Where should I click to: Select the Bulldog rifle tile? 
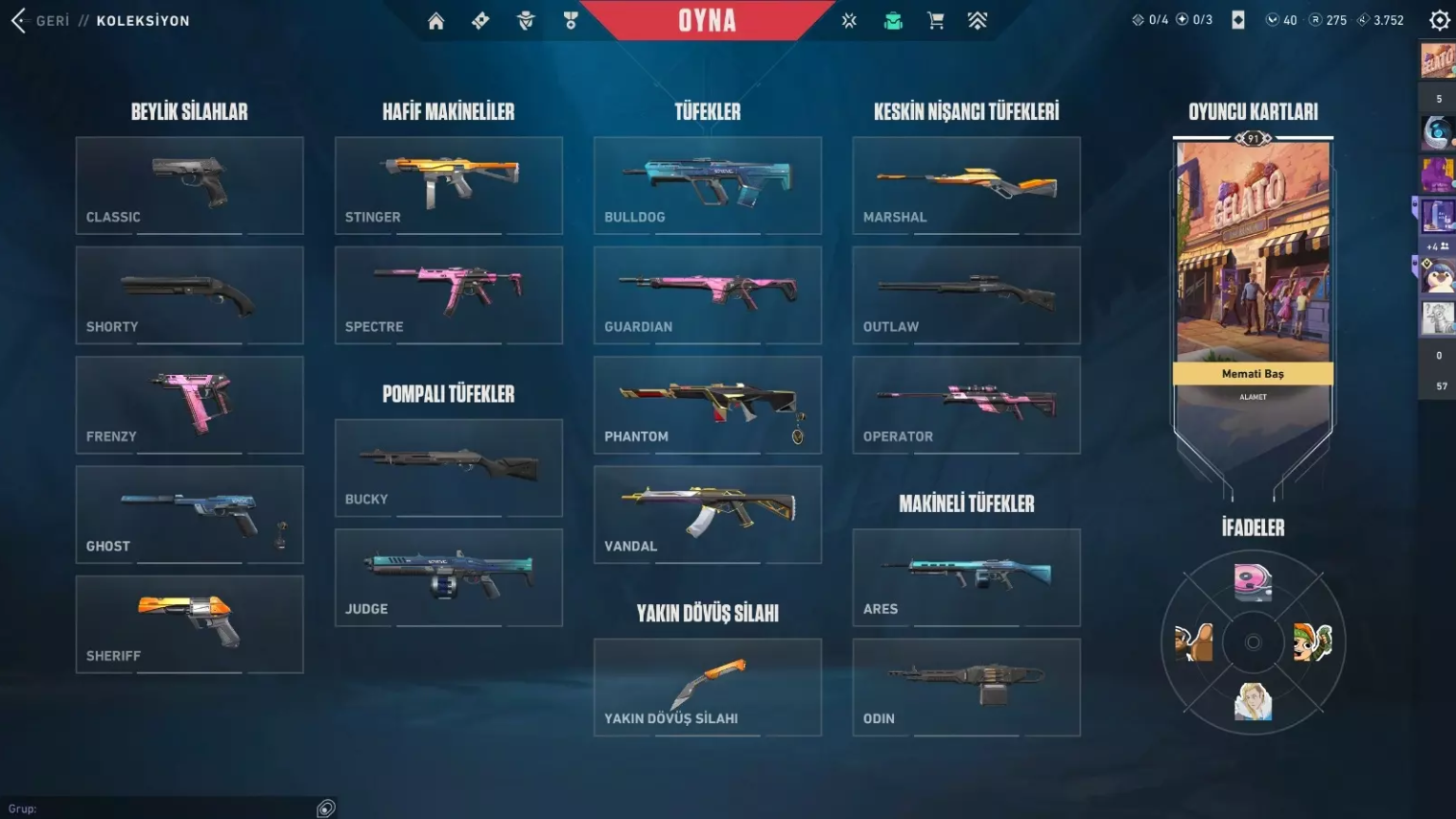point(707,185)
